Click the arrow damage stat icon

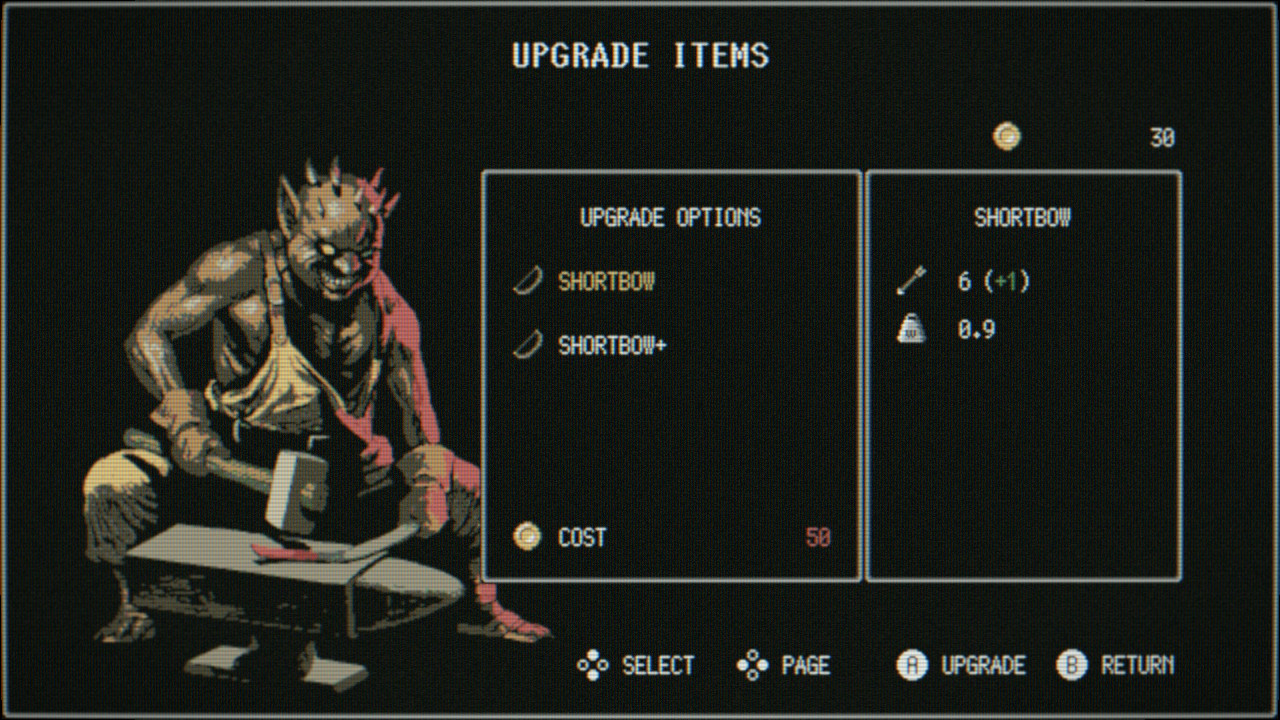(x=911, y=281)
